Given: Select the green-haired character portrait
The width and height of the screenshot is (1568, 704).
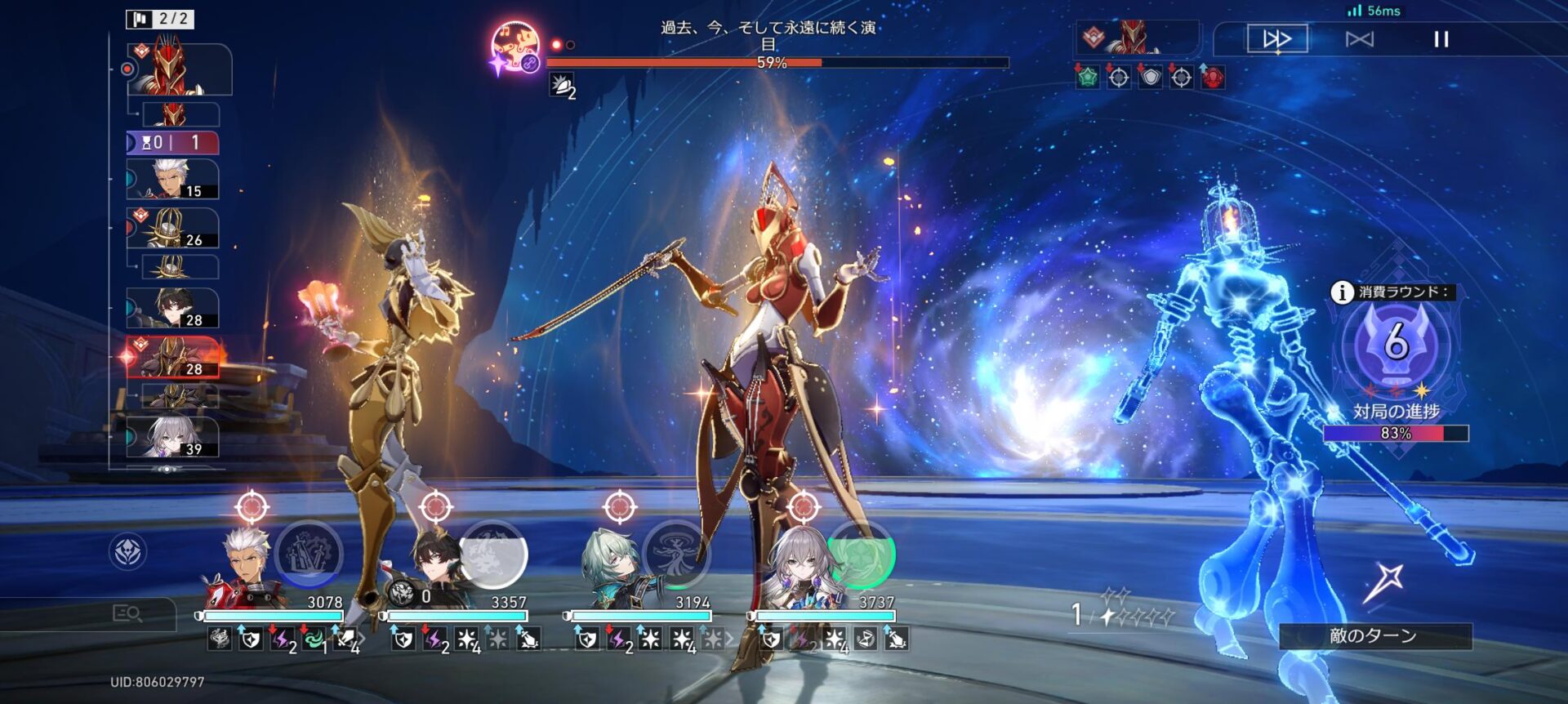Looking at the screenshot, I should pos(612,564).
